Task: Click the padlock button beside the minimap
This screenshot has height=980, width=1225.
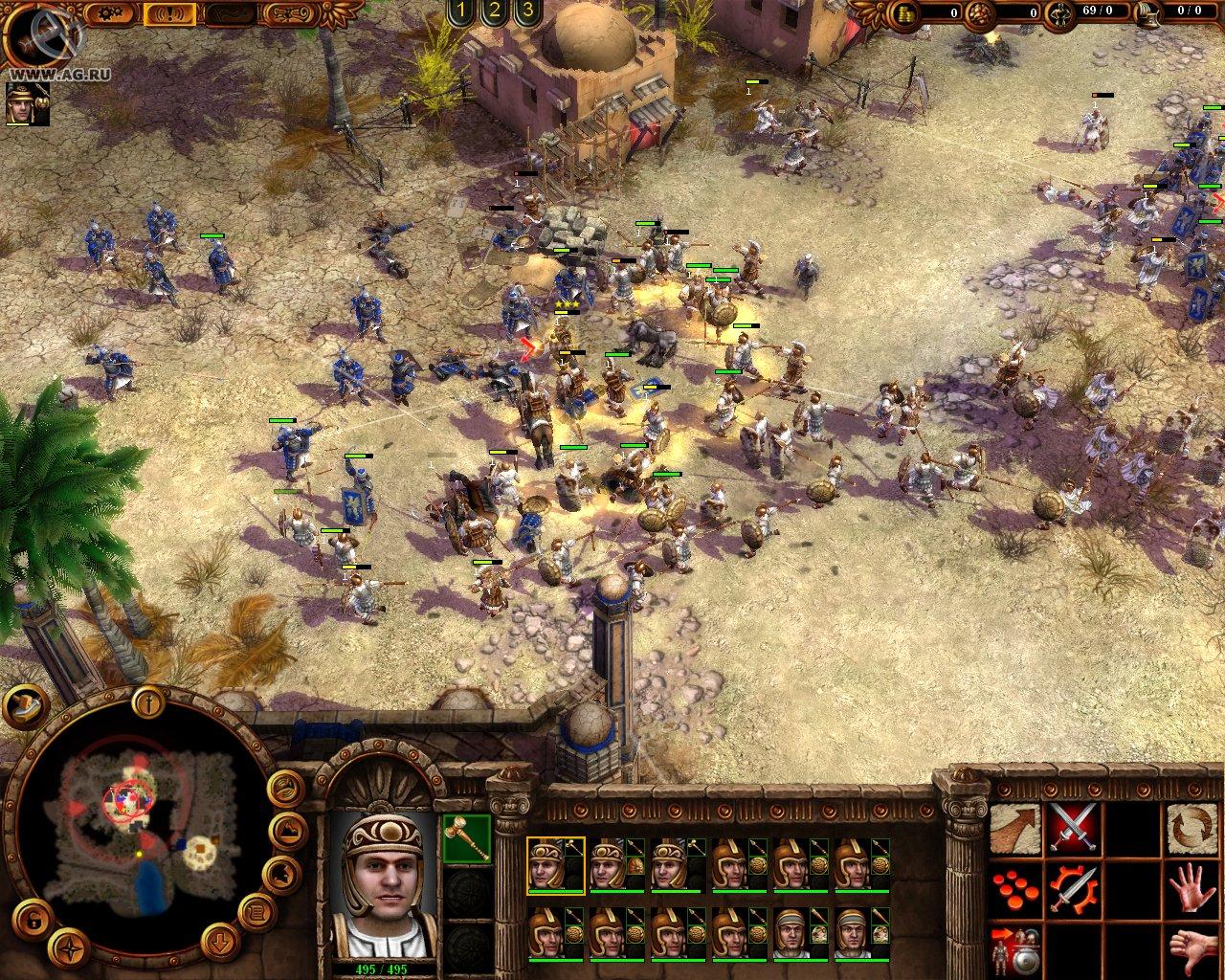Action: pos(32,922)
